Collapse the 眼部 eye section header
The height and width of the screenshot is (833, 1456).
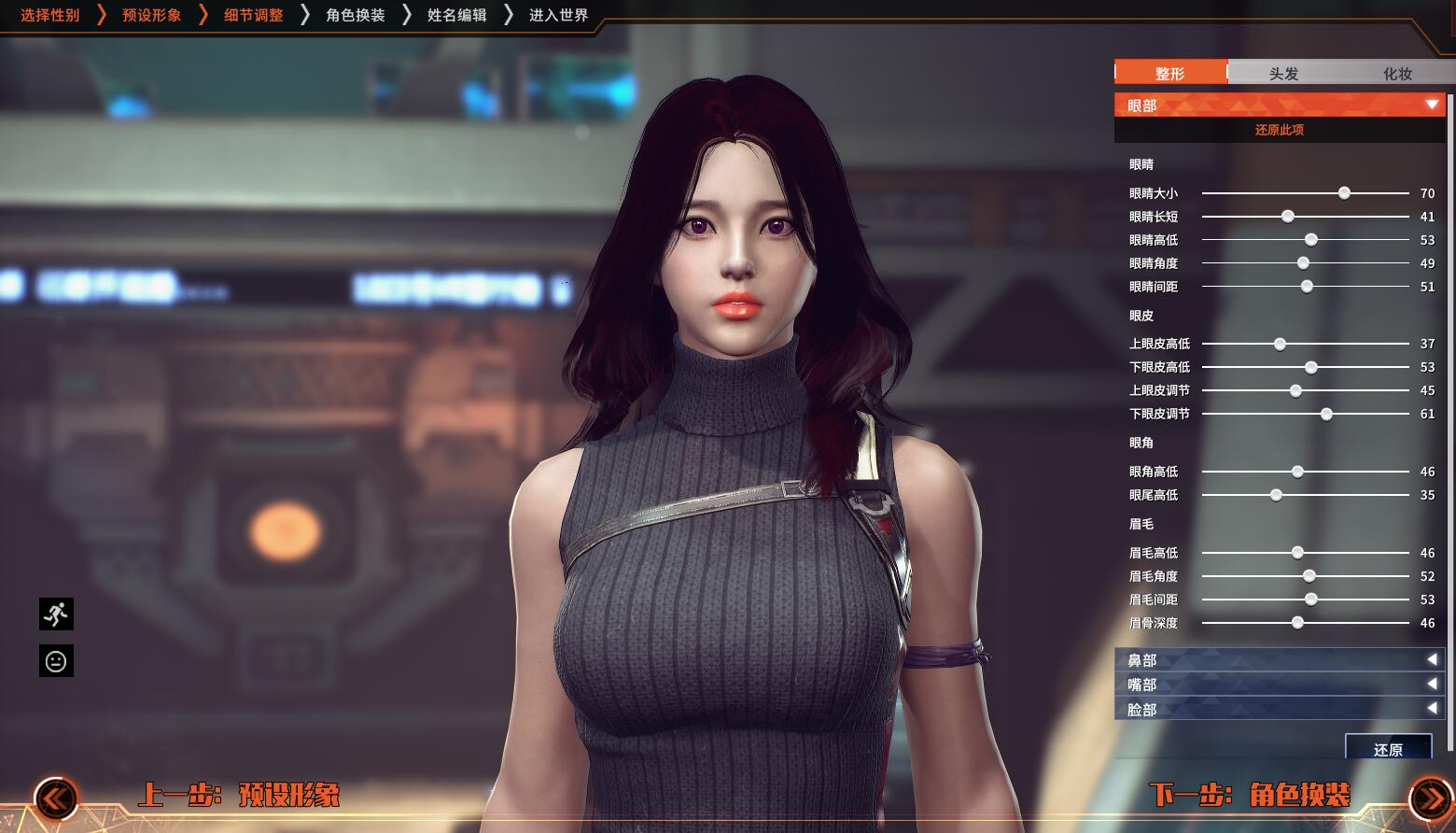point(1280,105)
